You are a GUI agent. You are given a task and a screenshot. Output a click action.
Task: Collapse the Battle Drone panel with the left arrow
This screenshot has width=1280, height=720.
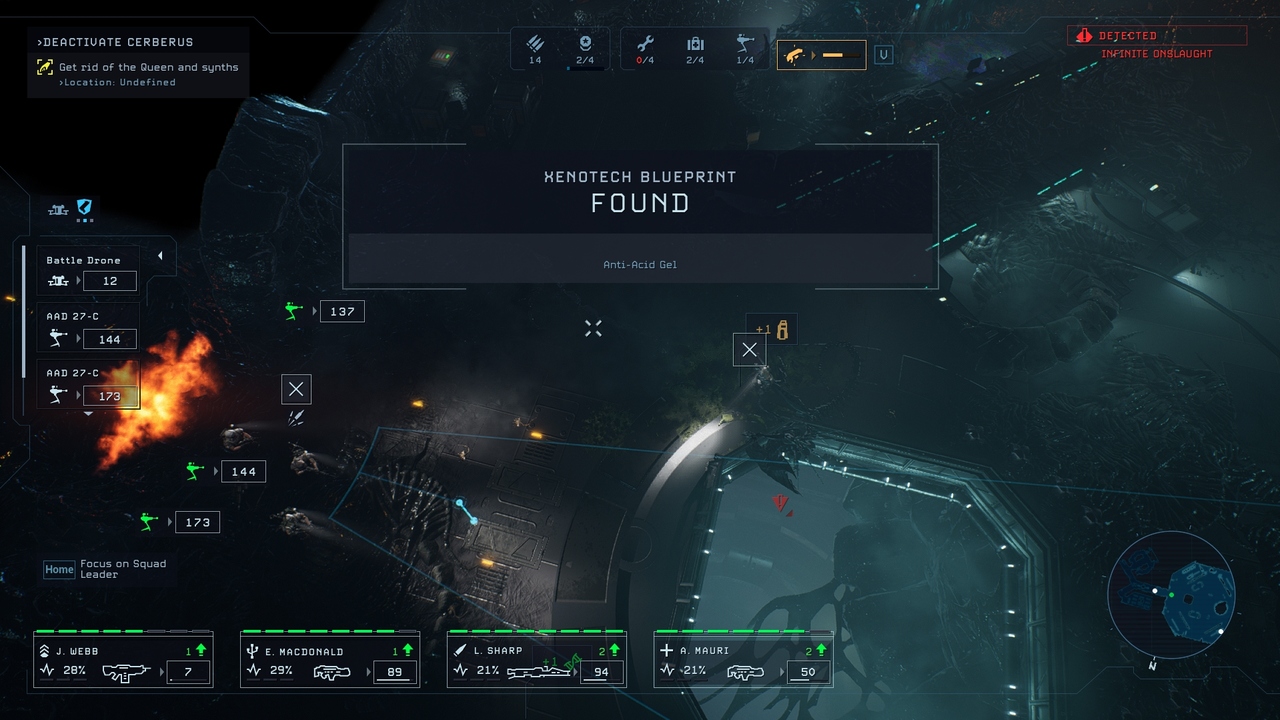click(160, 253)
